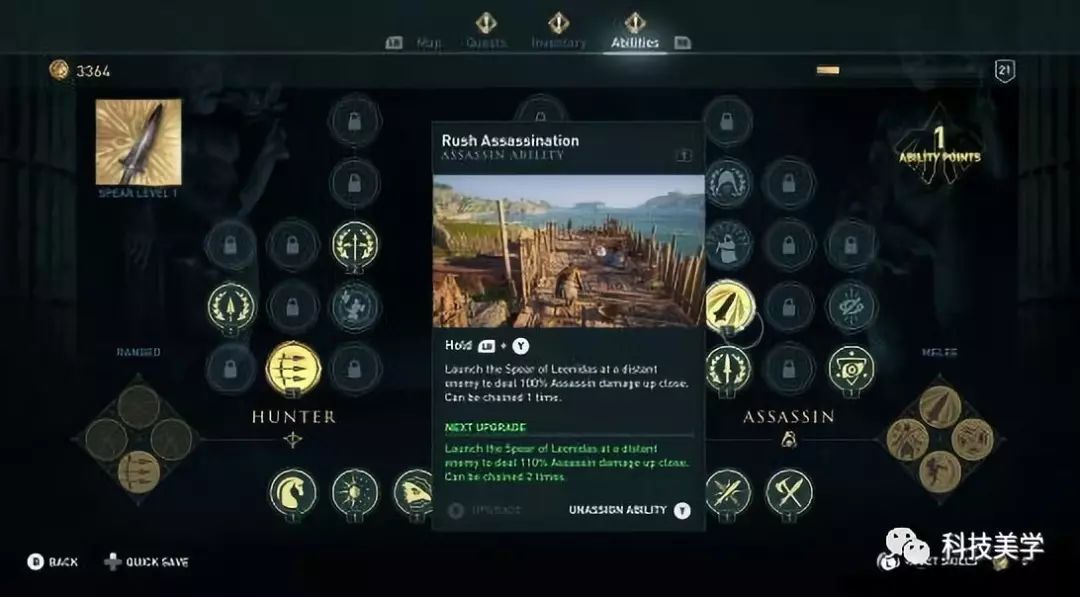Screen dimensions: 1080x597
Task: Switch to the Map tab
Action: coord(427,43)
